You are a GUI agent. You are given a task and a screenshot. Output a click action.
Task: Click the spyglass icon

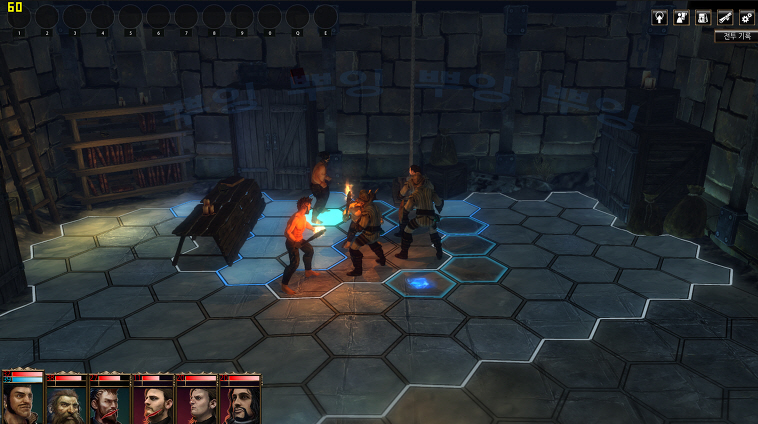tap(724, 17)
